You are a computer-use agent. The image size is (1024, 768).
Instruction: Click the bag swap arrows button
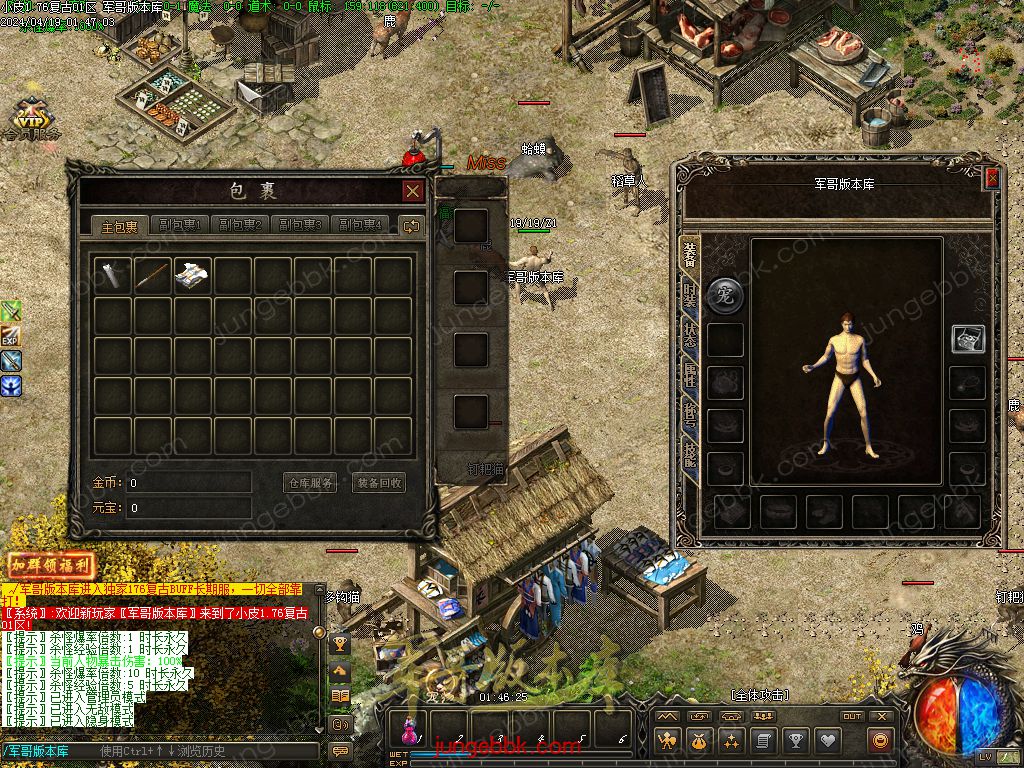tap(411, 226)
